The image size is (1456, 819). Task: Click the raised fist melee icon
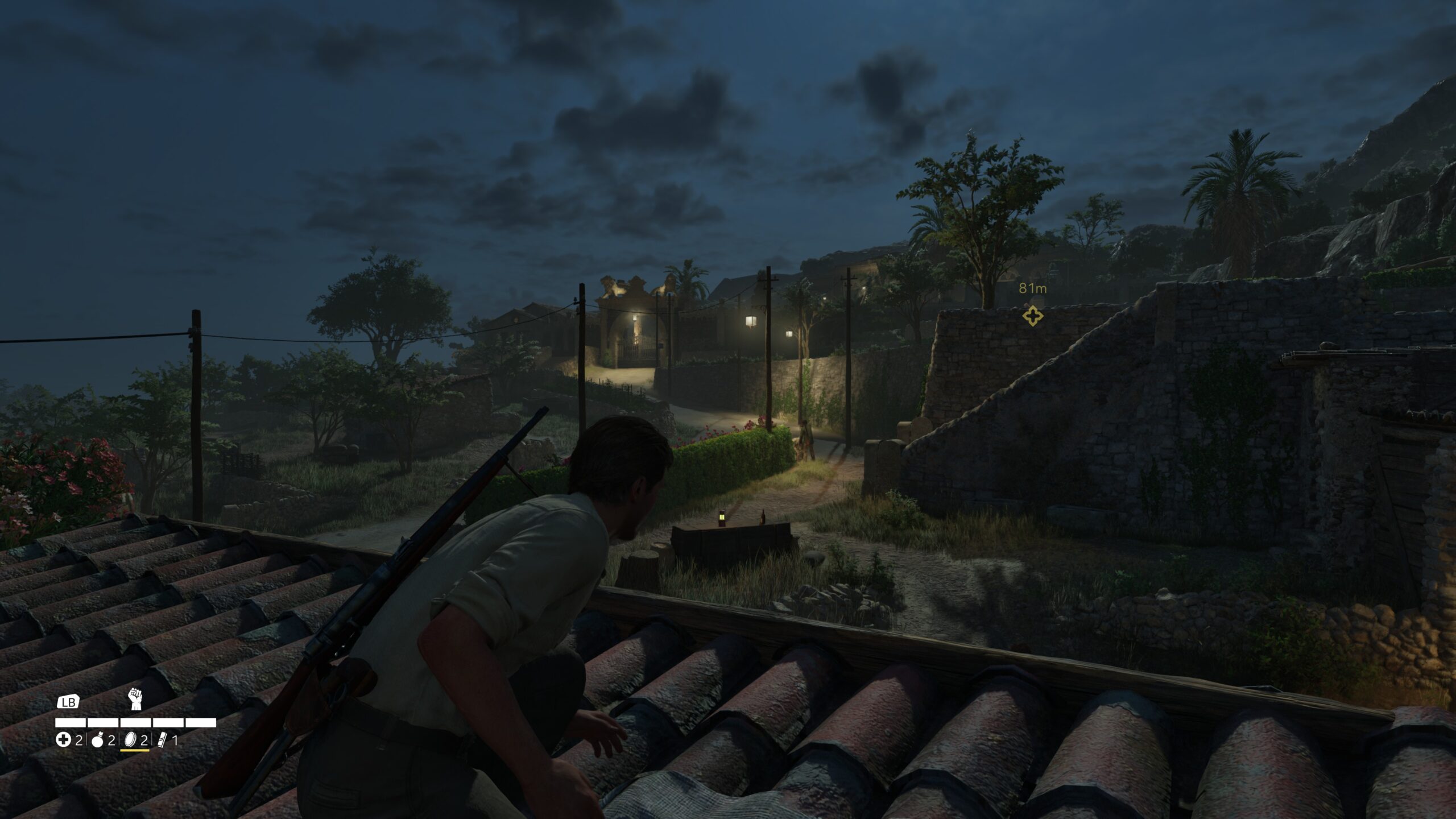pyautogui.click(x=135, y=699)
